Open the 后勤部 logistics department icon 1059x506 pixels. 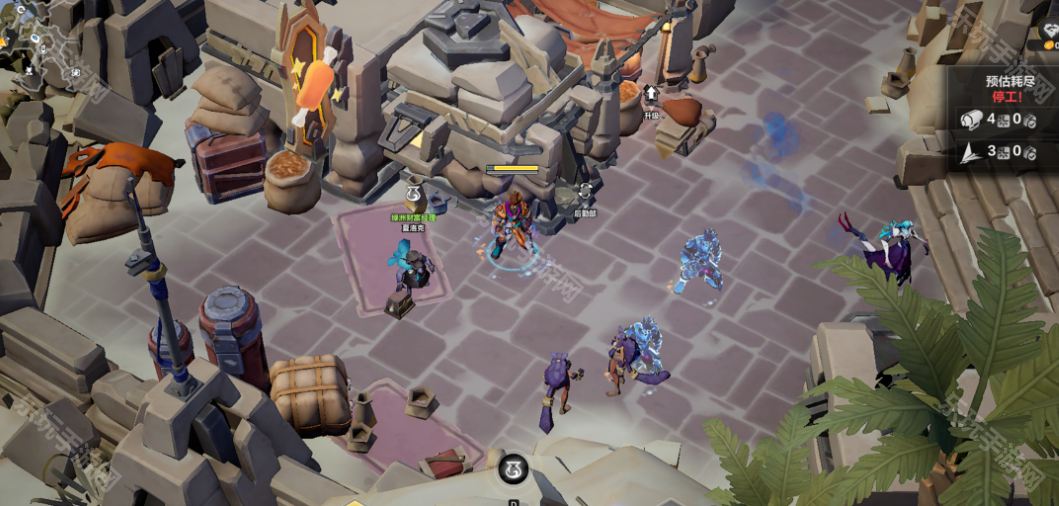(x=585, y=191)
